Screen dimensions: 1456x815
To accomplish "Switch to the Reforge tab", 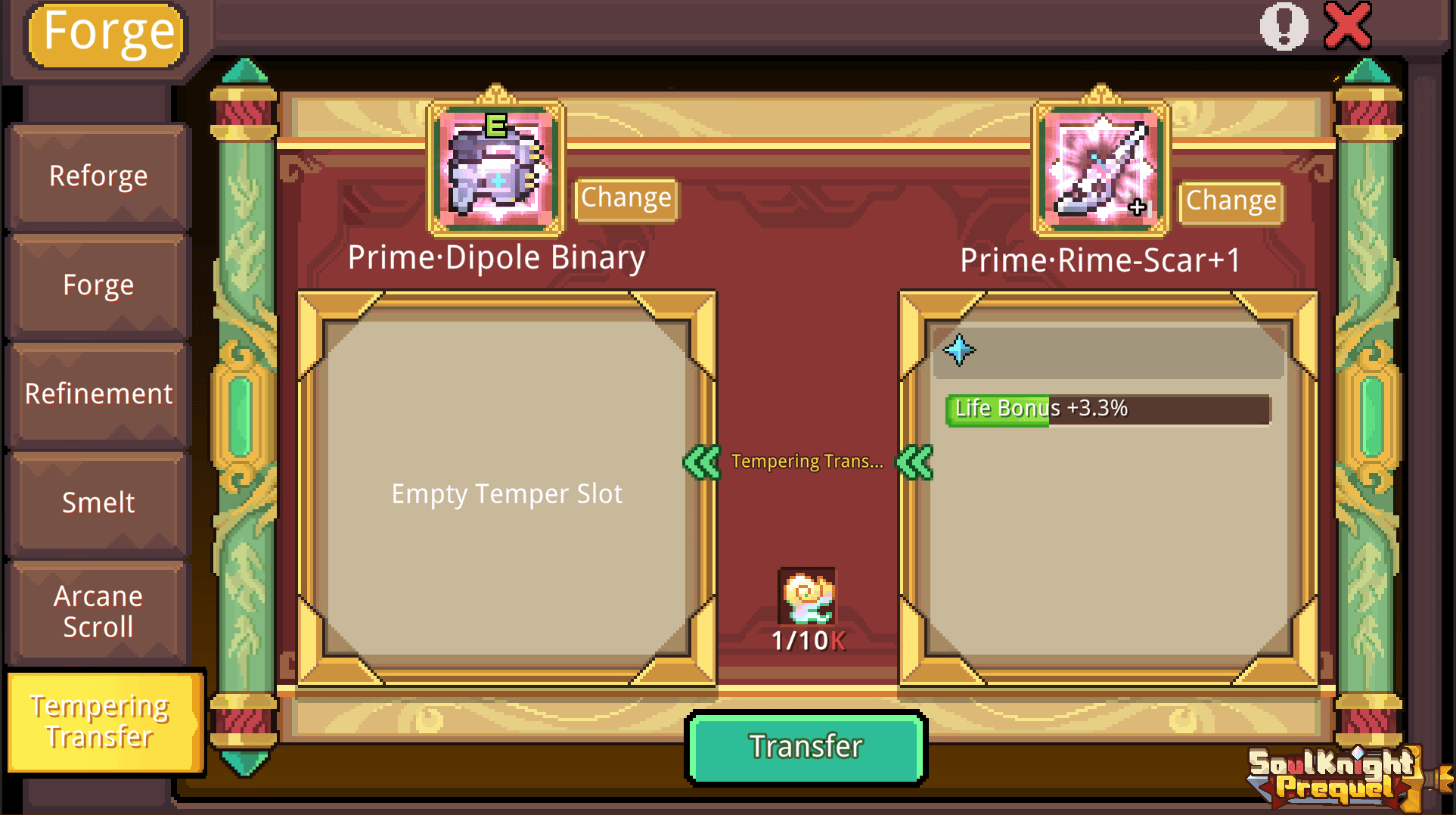I will [98, 176].
